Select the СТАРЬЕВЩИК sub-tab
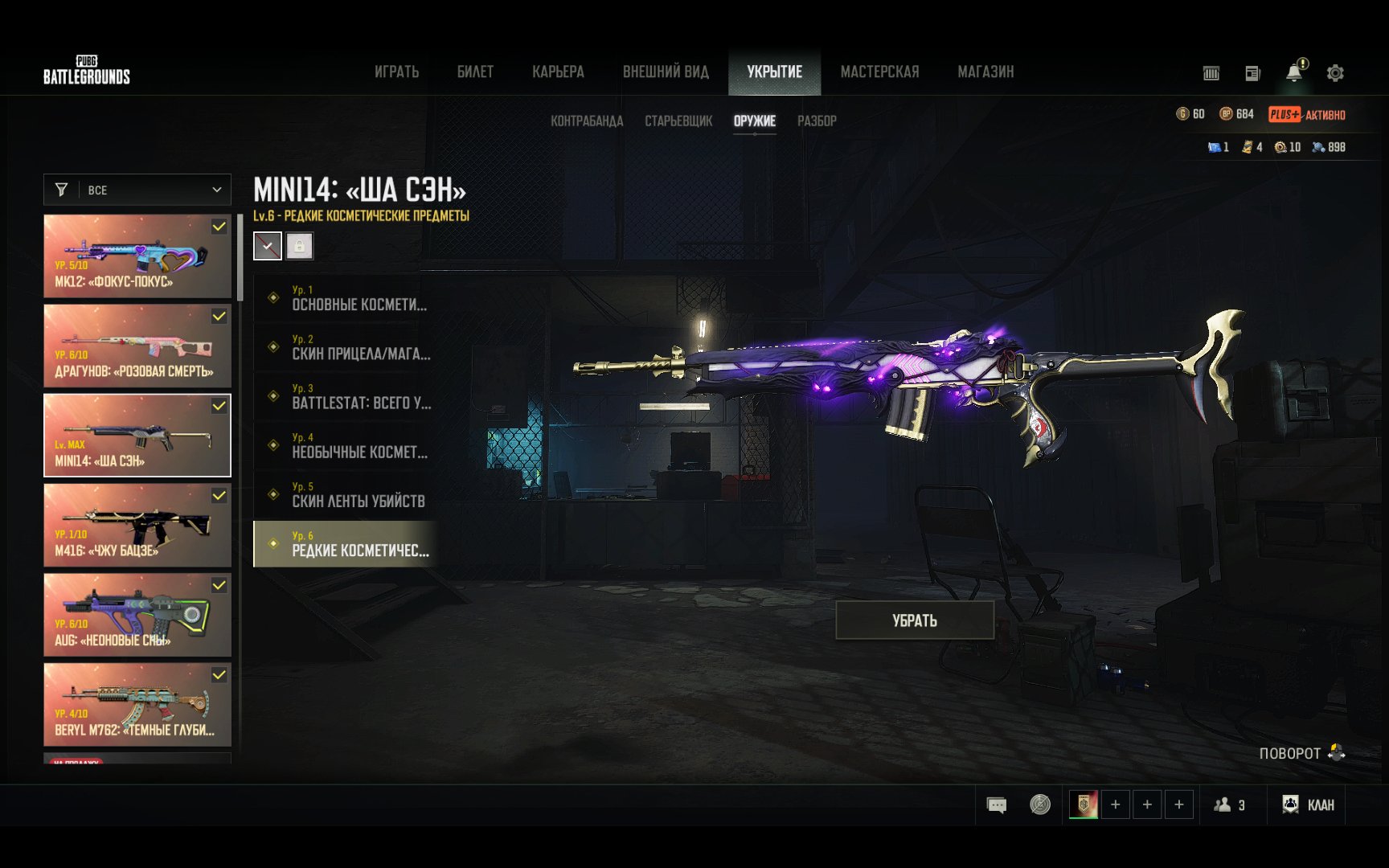The image size is (1389, 868). coord(678,121)
